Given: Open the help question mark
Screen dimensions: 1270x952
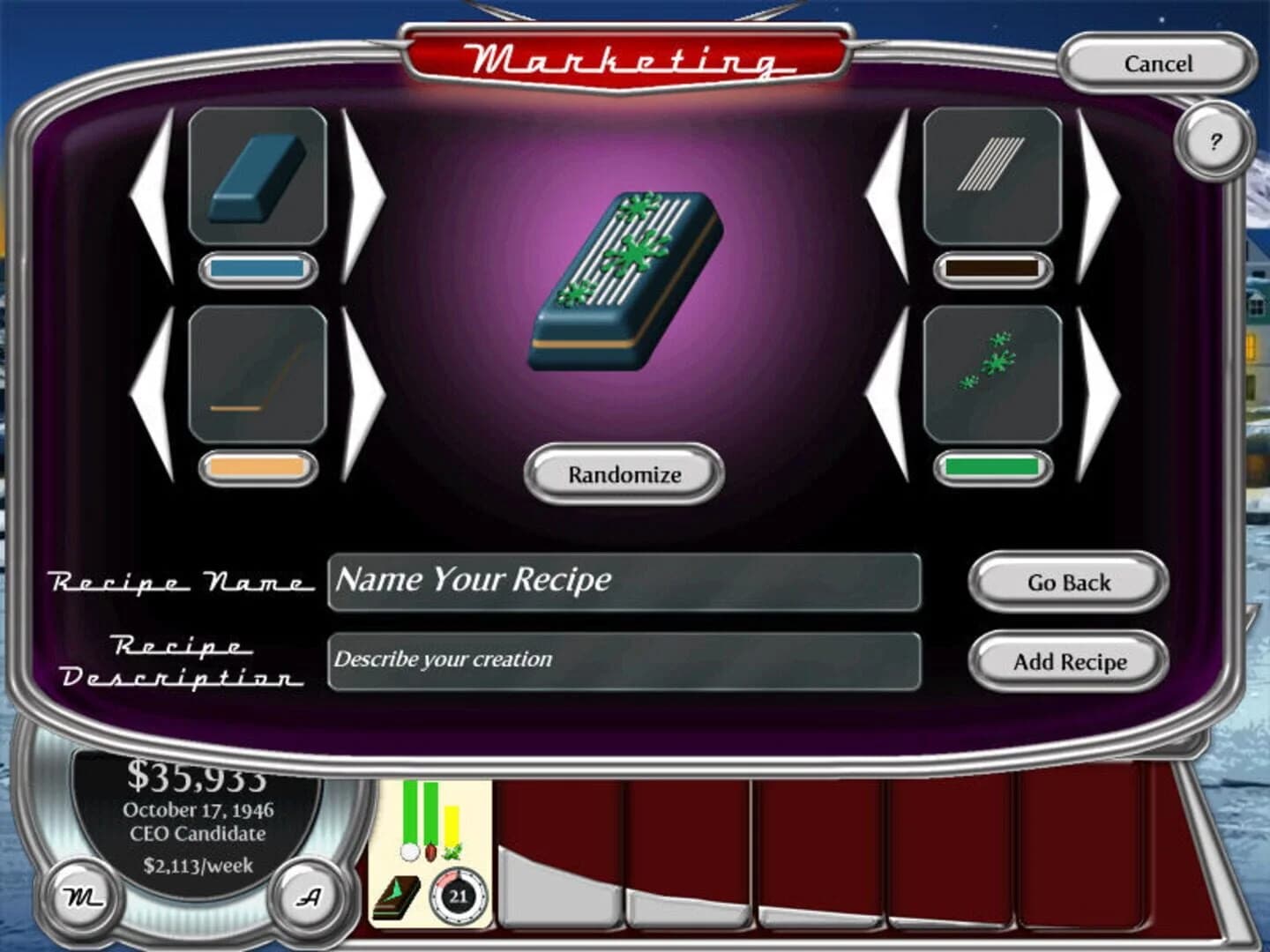Looking at the screenshot, I should [x=1217, y=139].
